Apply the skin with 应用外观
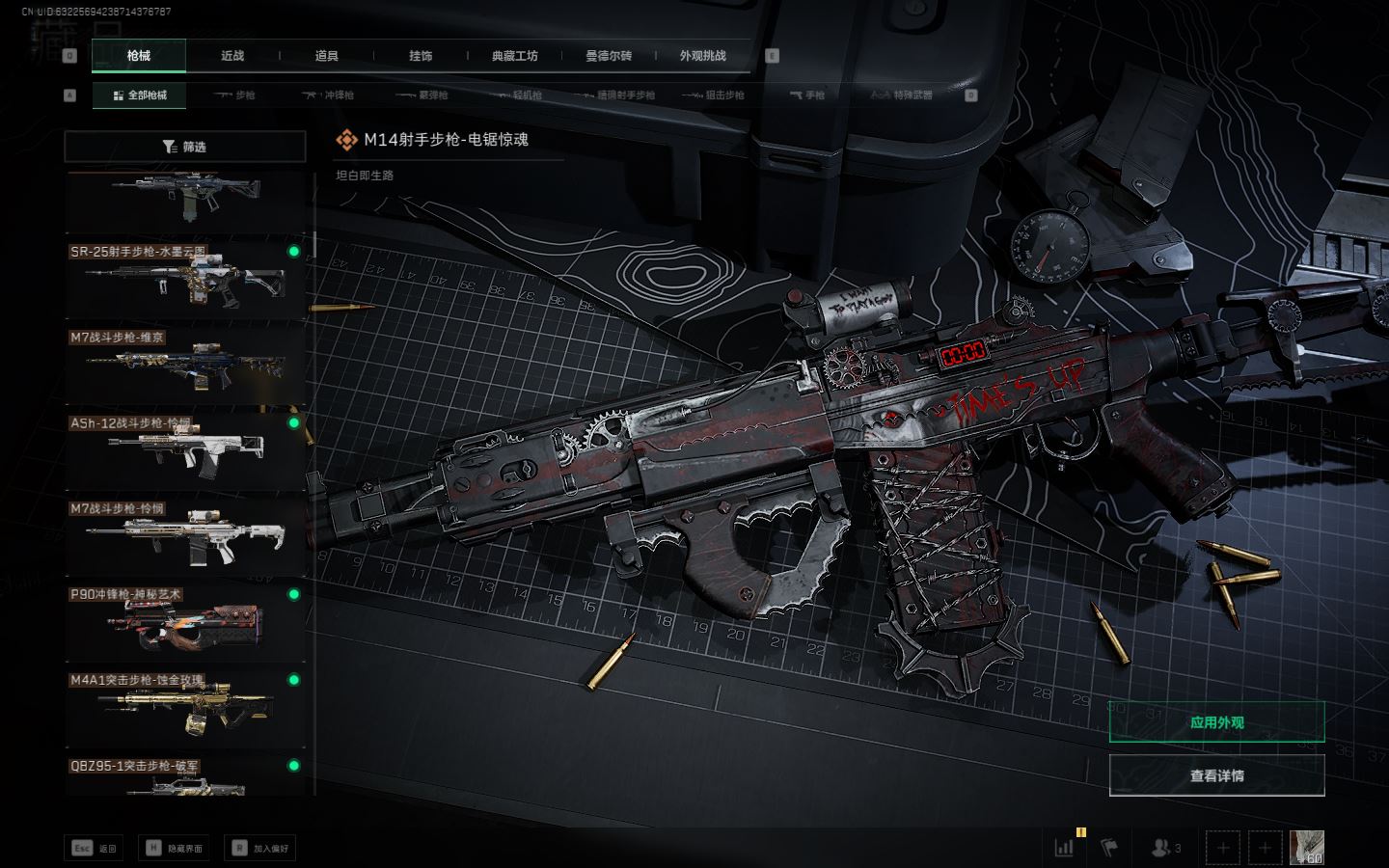Viewport: 1389px width, 868px height. [1216, 722]
